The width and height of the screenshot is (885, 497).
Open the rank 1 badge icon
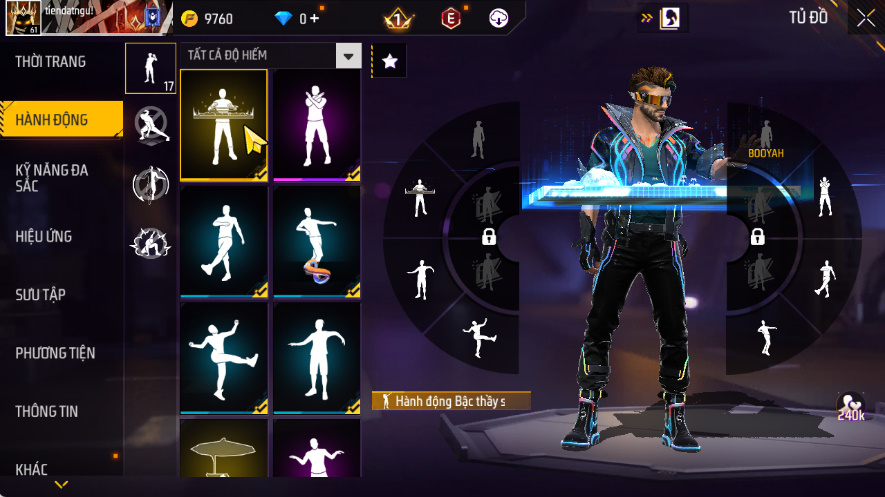coord(398,18)
